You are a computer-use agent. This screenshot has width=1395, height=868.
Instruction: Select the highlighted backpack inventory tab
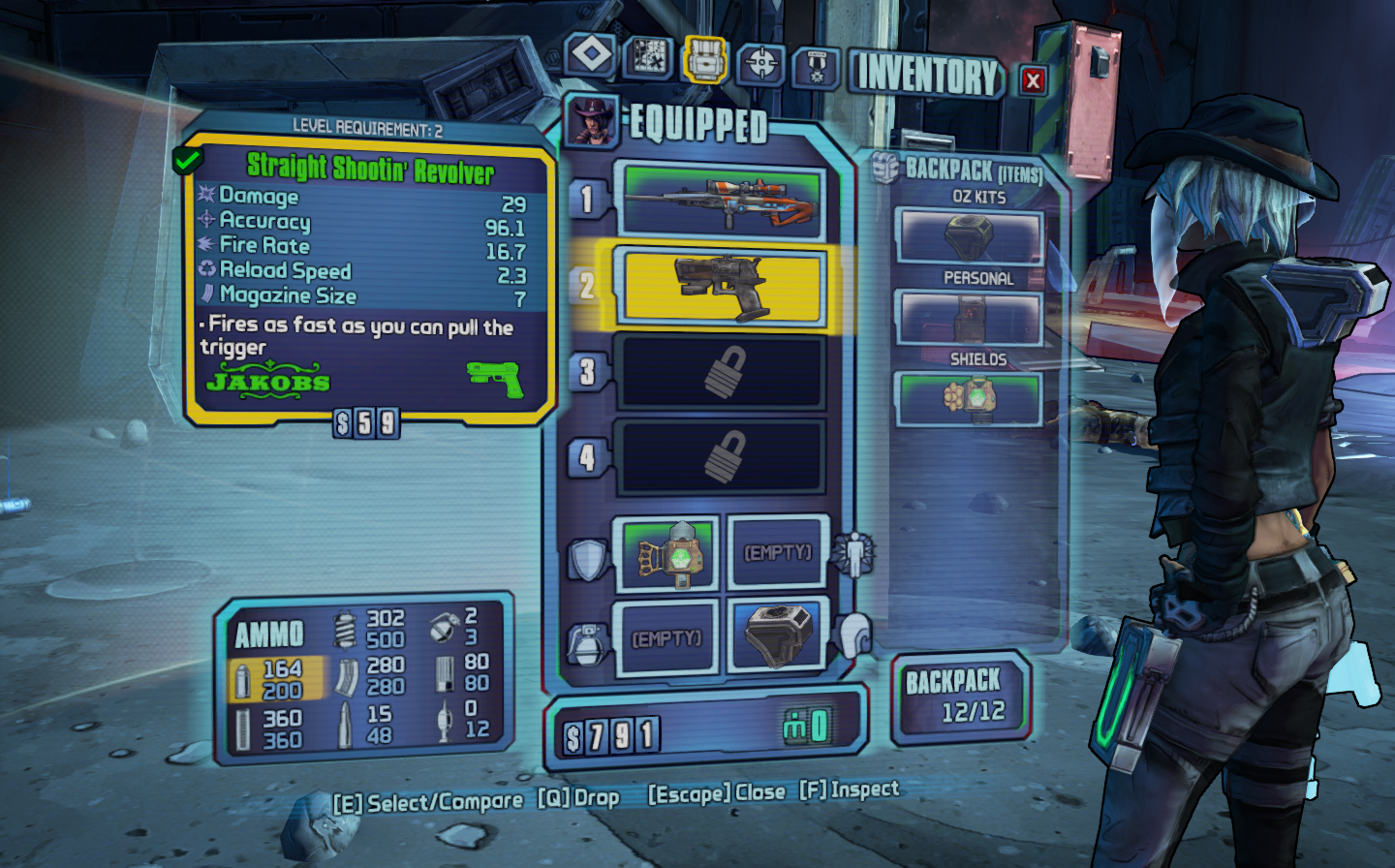coord(704,60)
